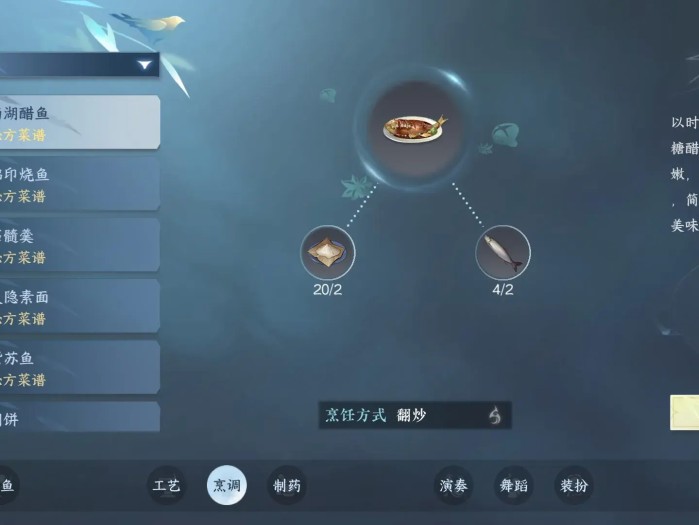Select the 苏鱼 recipe entry

[x=78, y=367]
